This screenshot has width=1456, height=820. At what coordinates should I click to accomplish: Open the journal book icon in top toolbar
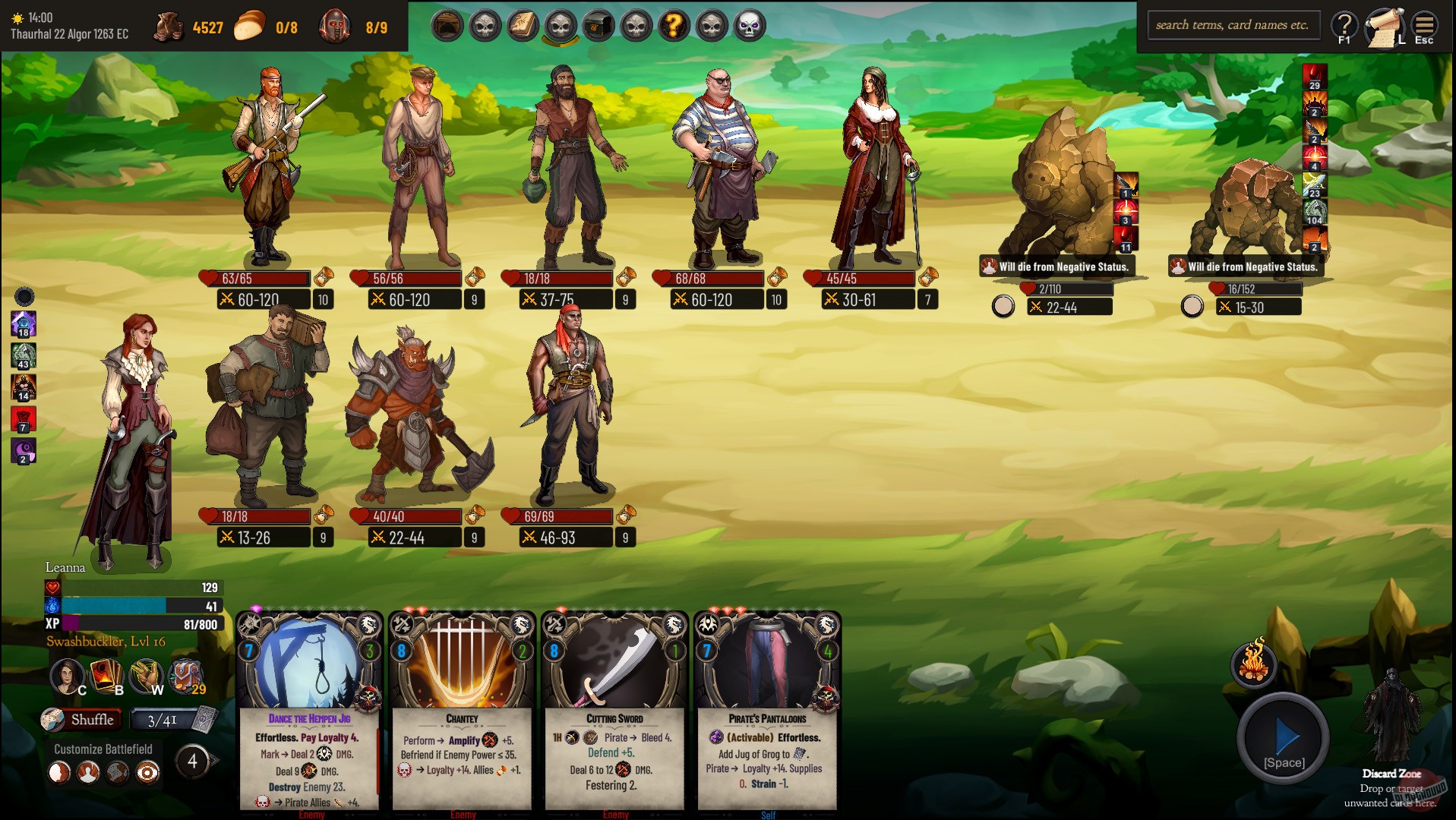coord(523,25)
